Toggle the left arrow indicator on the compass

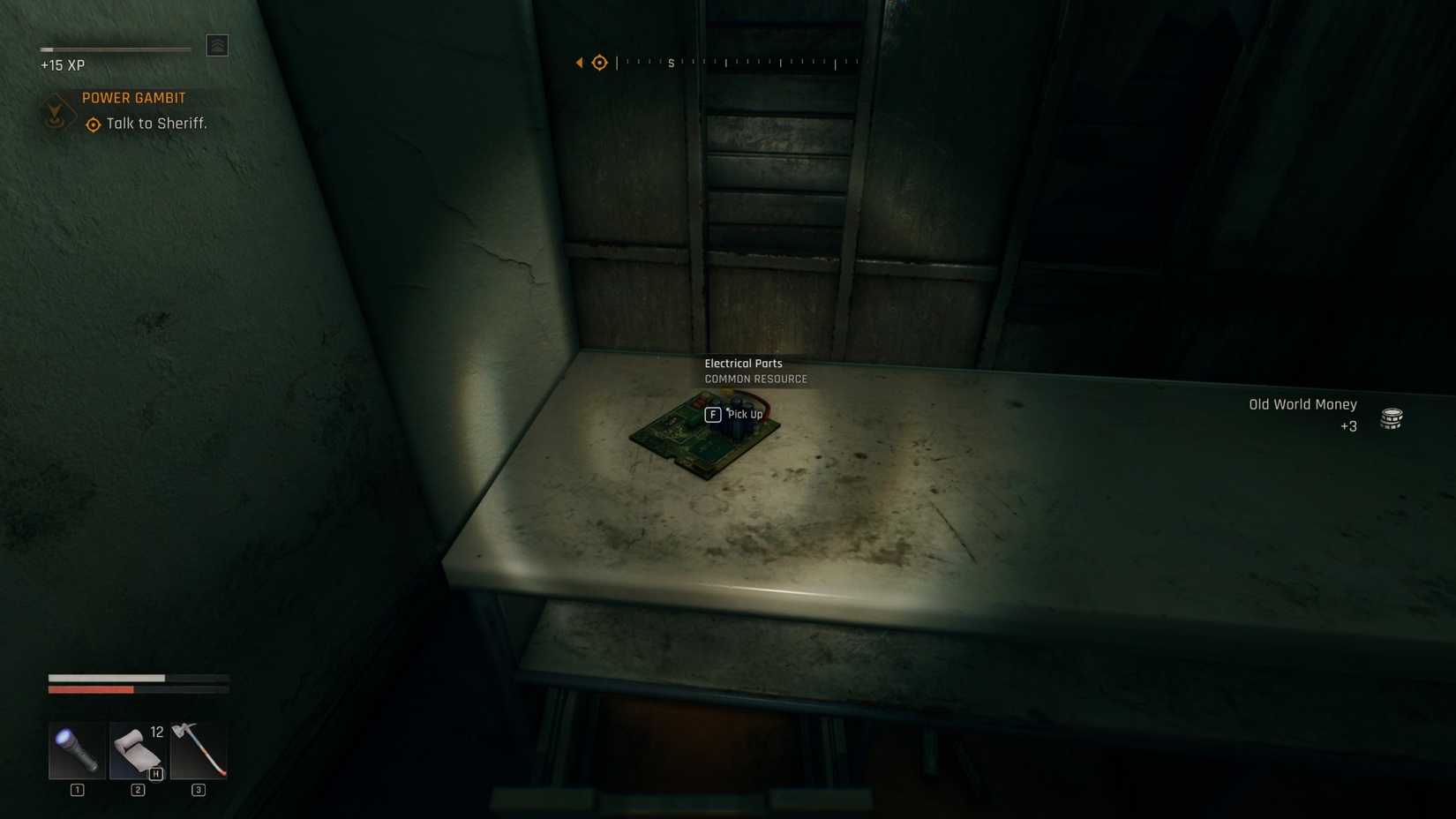click(579, 62)
